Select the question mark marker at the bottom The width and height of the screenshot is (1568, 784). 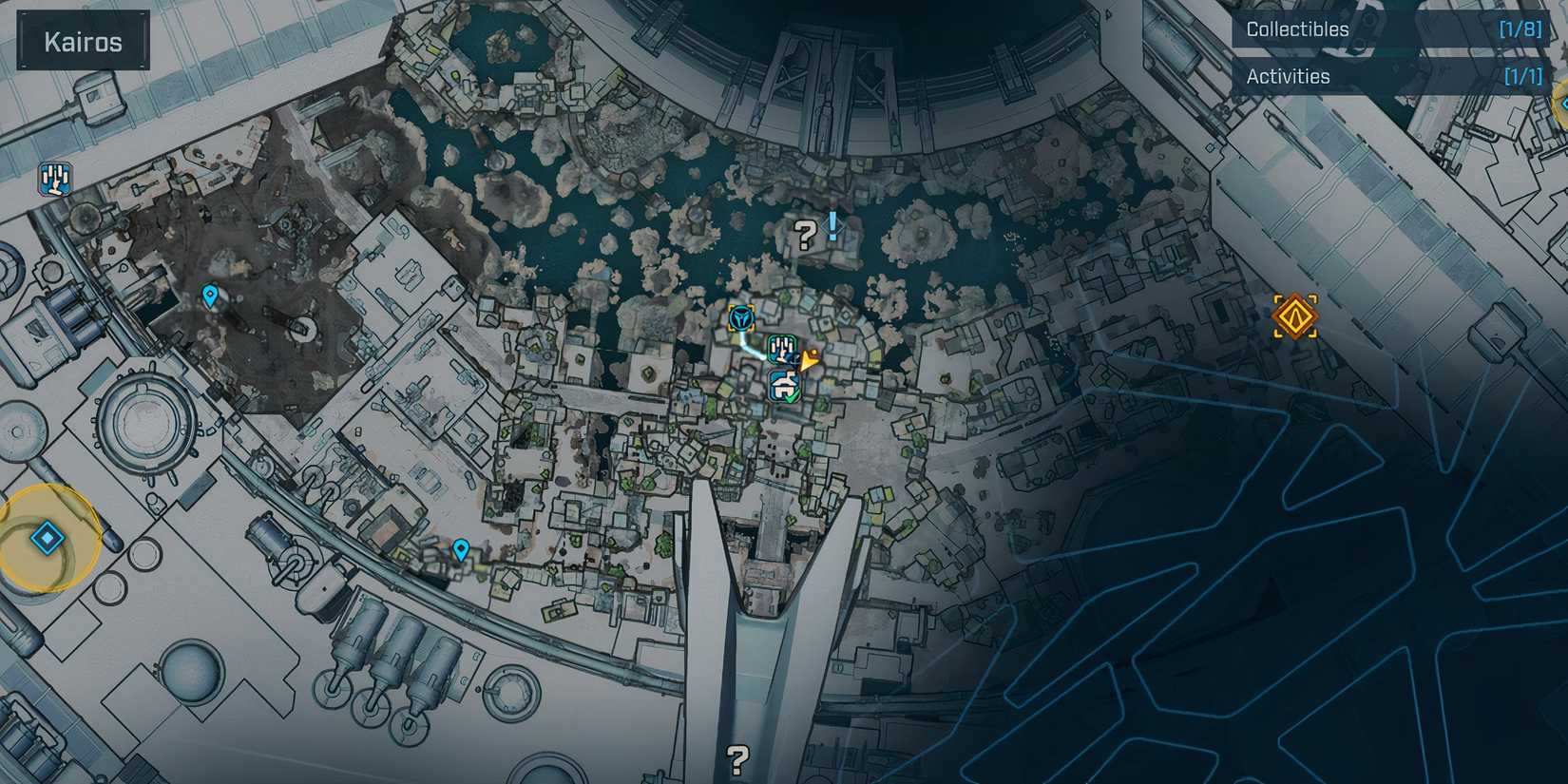[x=737, y=757]
